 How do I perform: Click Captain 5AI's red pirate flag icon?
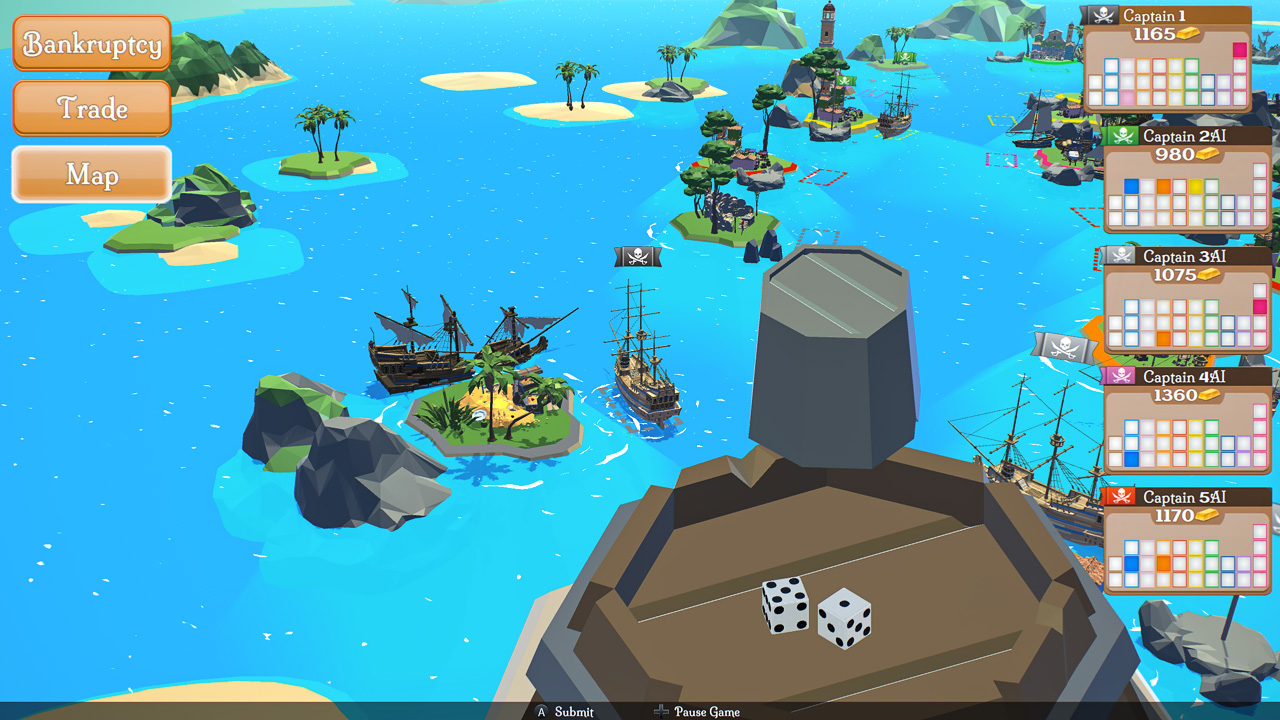(x=1121, y=496)
